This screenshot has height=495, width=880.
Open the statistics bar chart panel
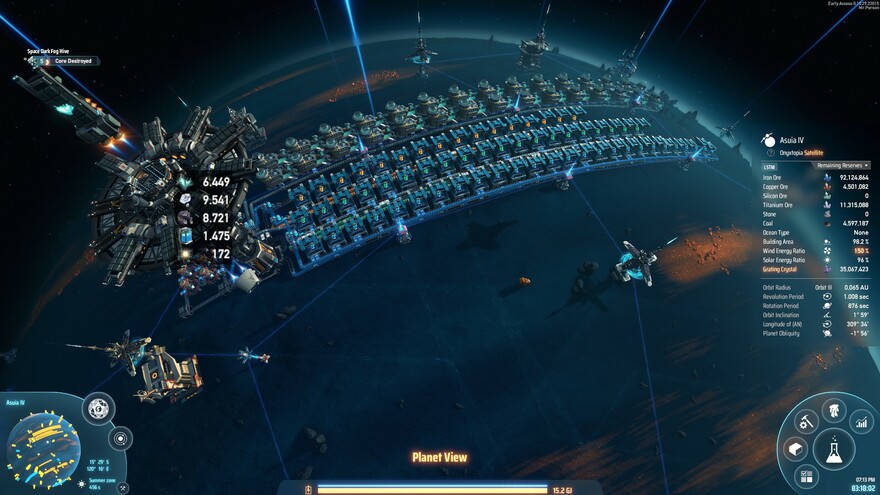pos(861,422)
